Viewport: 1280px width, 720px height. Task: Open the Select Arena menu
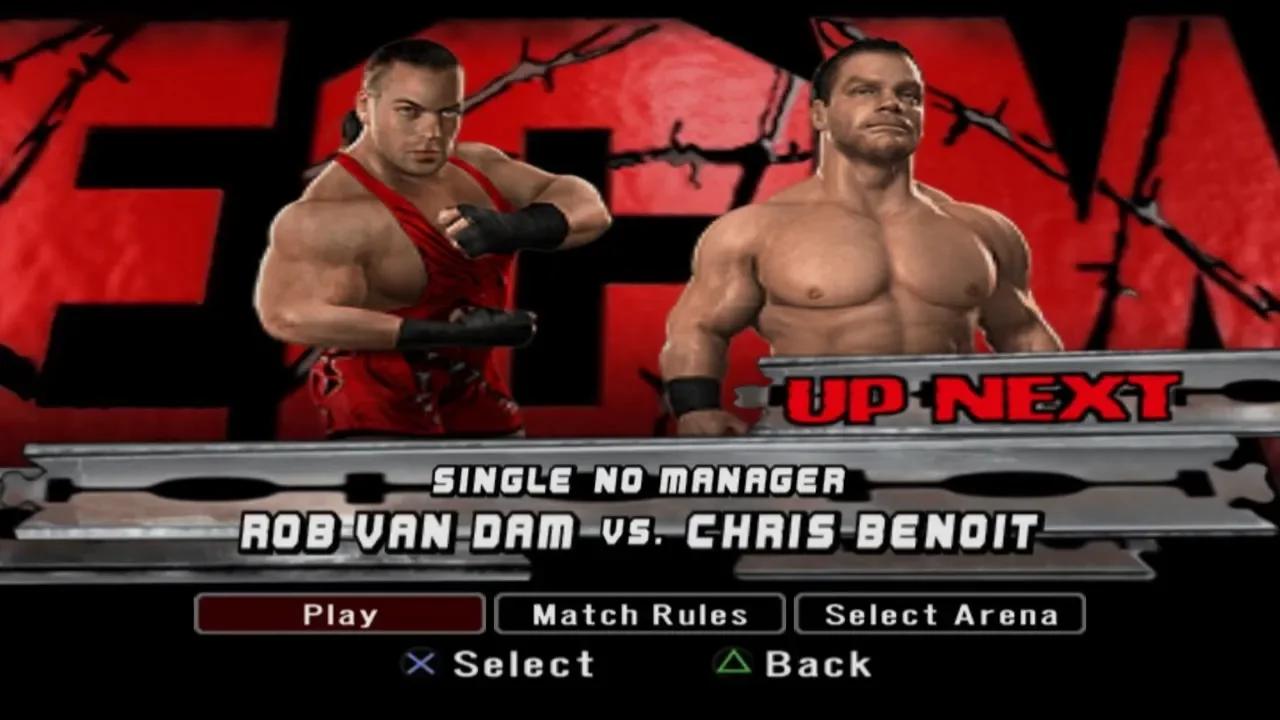click(x=940, y=614)
